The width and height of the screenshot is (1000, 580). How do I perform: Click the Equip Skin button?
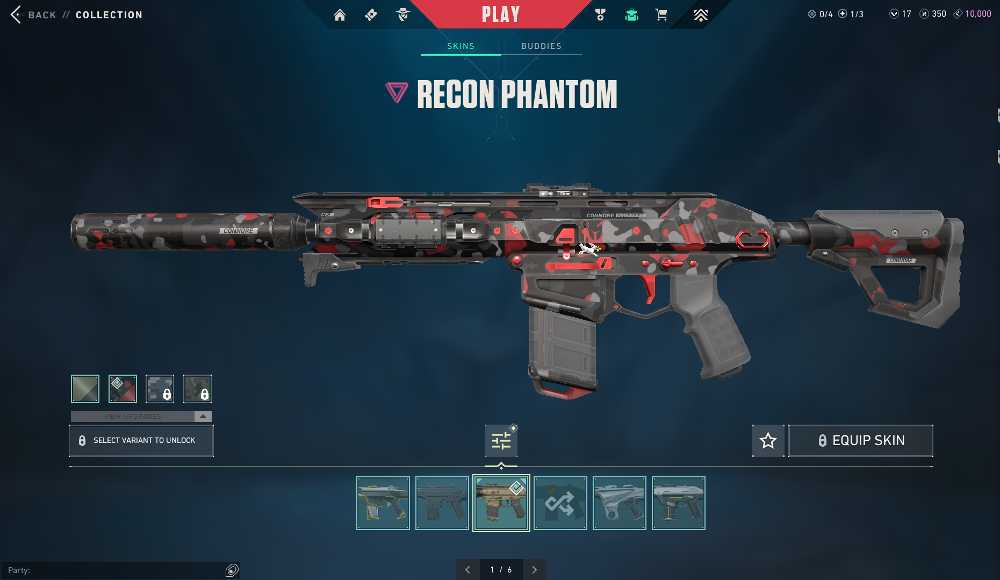pyautogui.click(x=861, y=440)
